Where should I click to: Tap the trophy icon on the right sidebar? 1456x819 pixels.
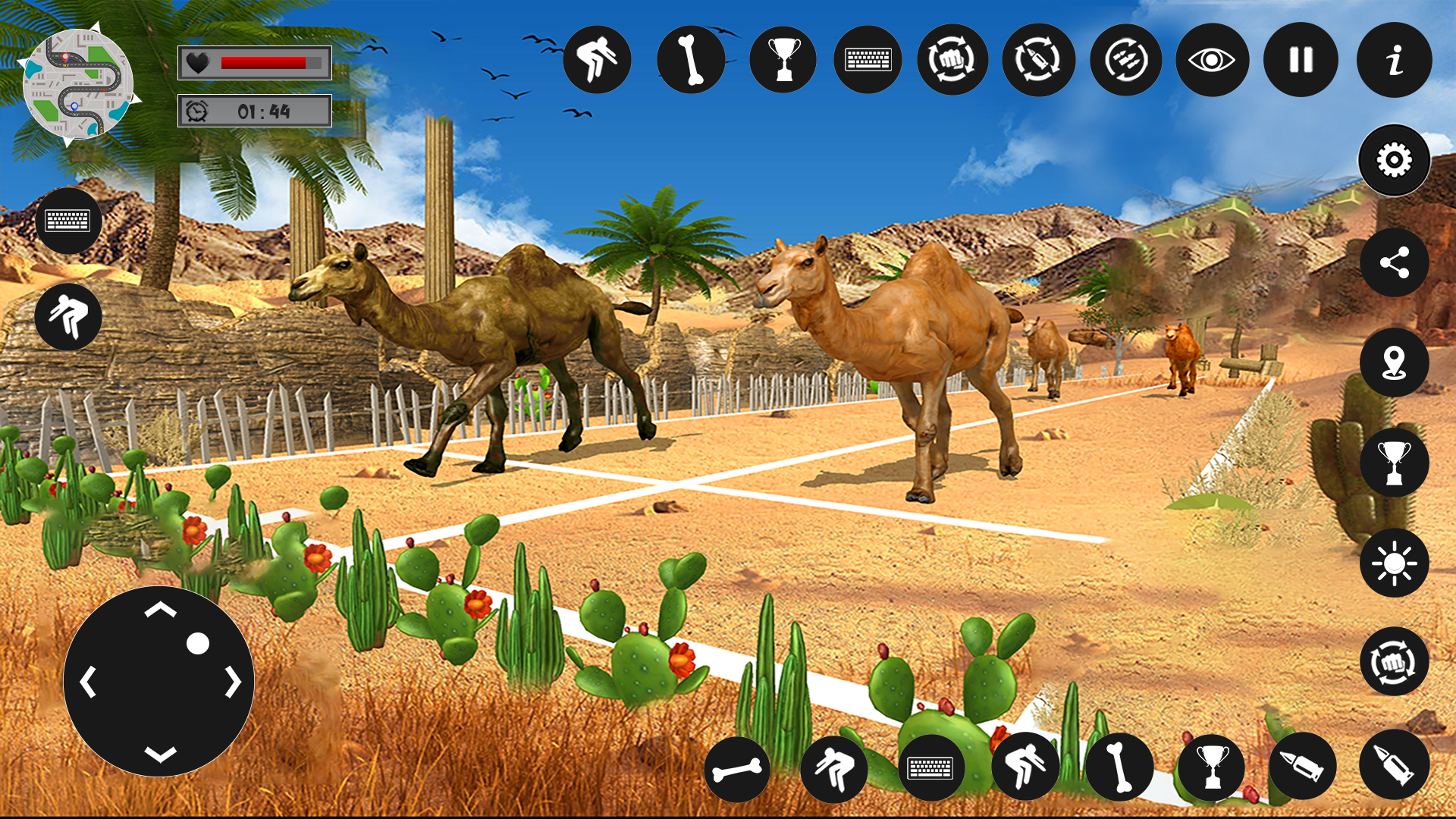click(x=1394, y=463)
